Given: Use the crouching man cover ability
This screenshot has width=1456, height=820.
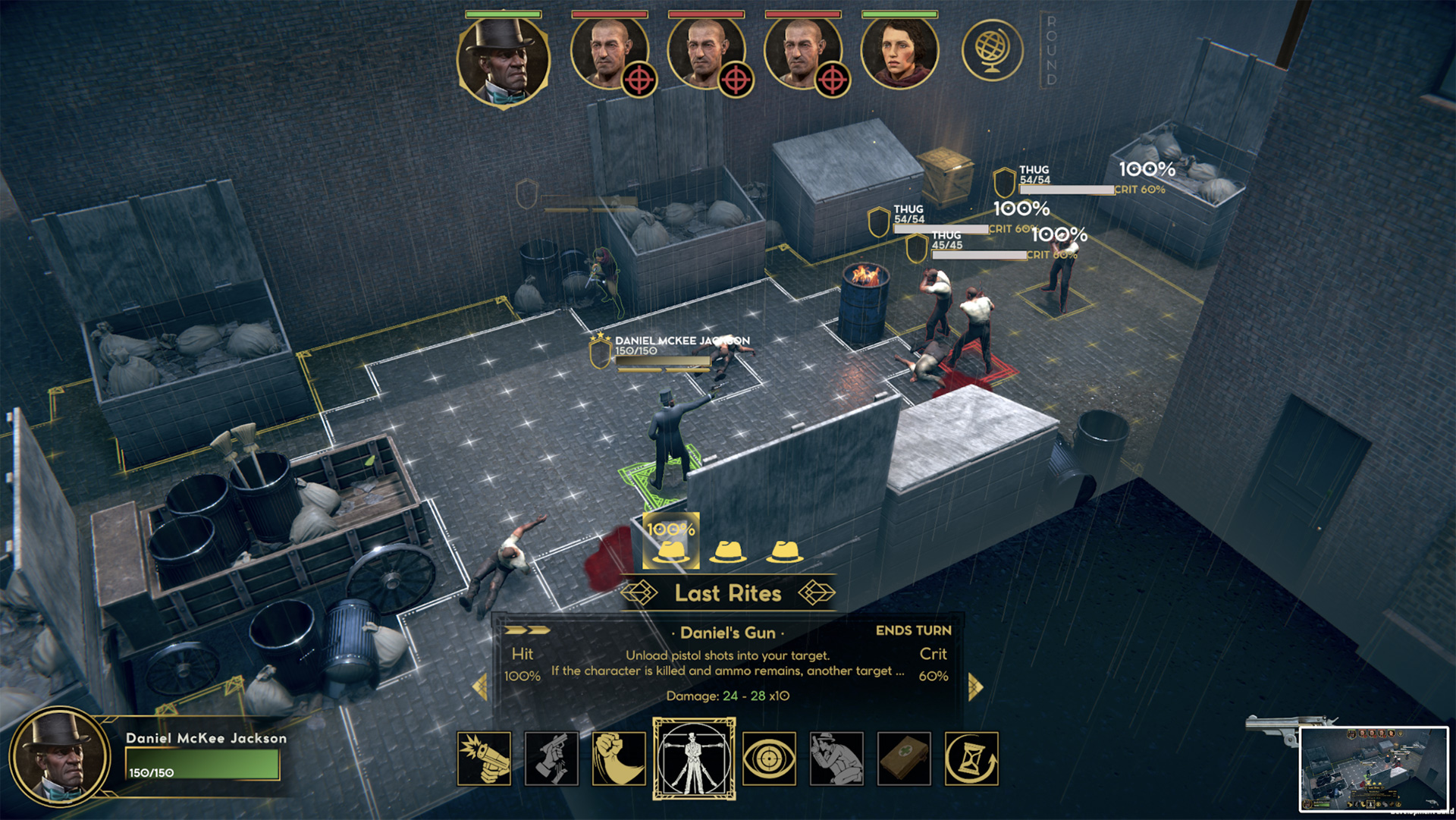Looking at the screenshot, I should click(x=836, y=758).
